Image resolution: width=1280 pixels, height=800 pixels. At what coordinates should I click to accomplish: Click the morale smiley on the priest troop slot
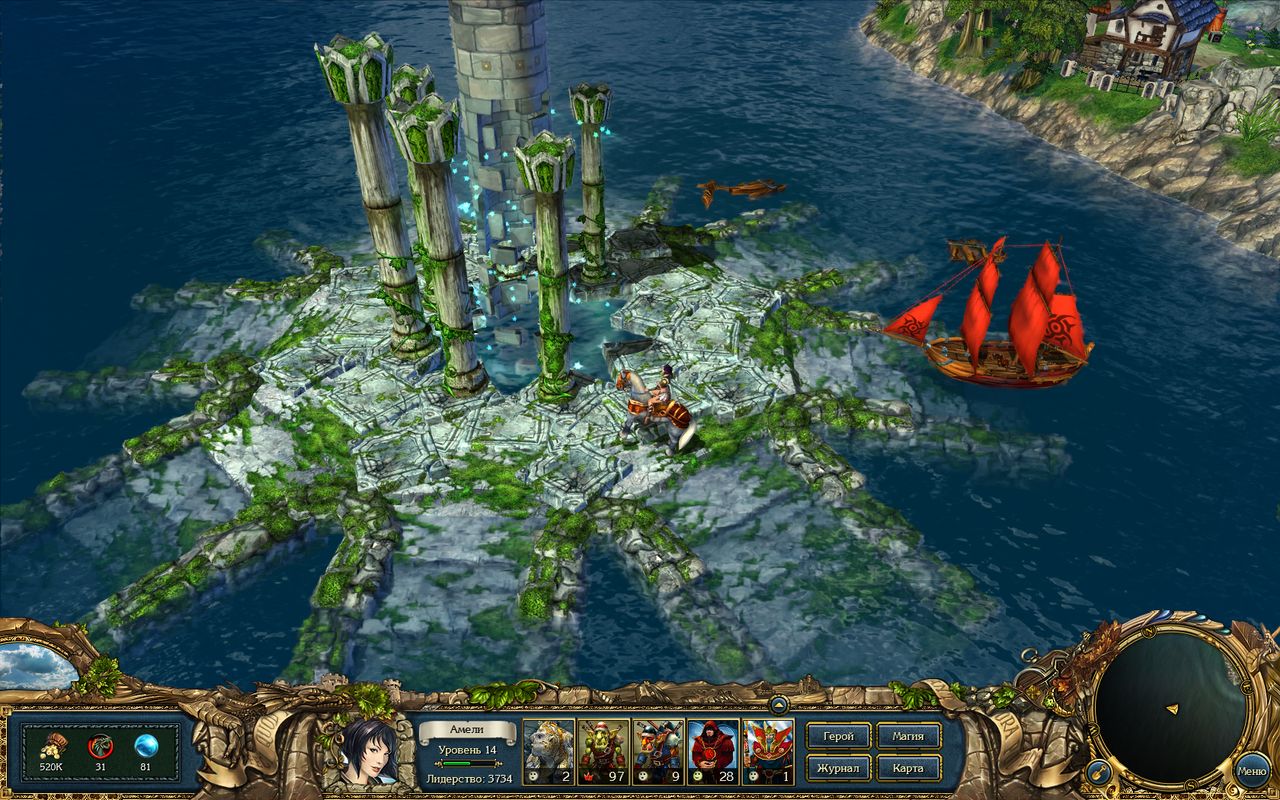[x=696, y=775]
